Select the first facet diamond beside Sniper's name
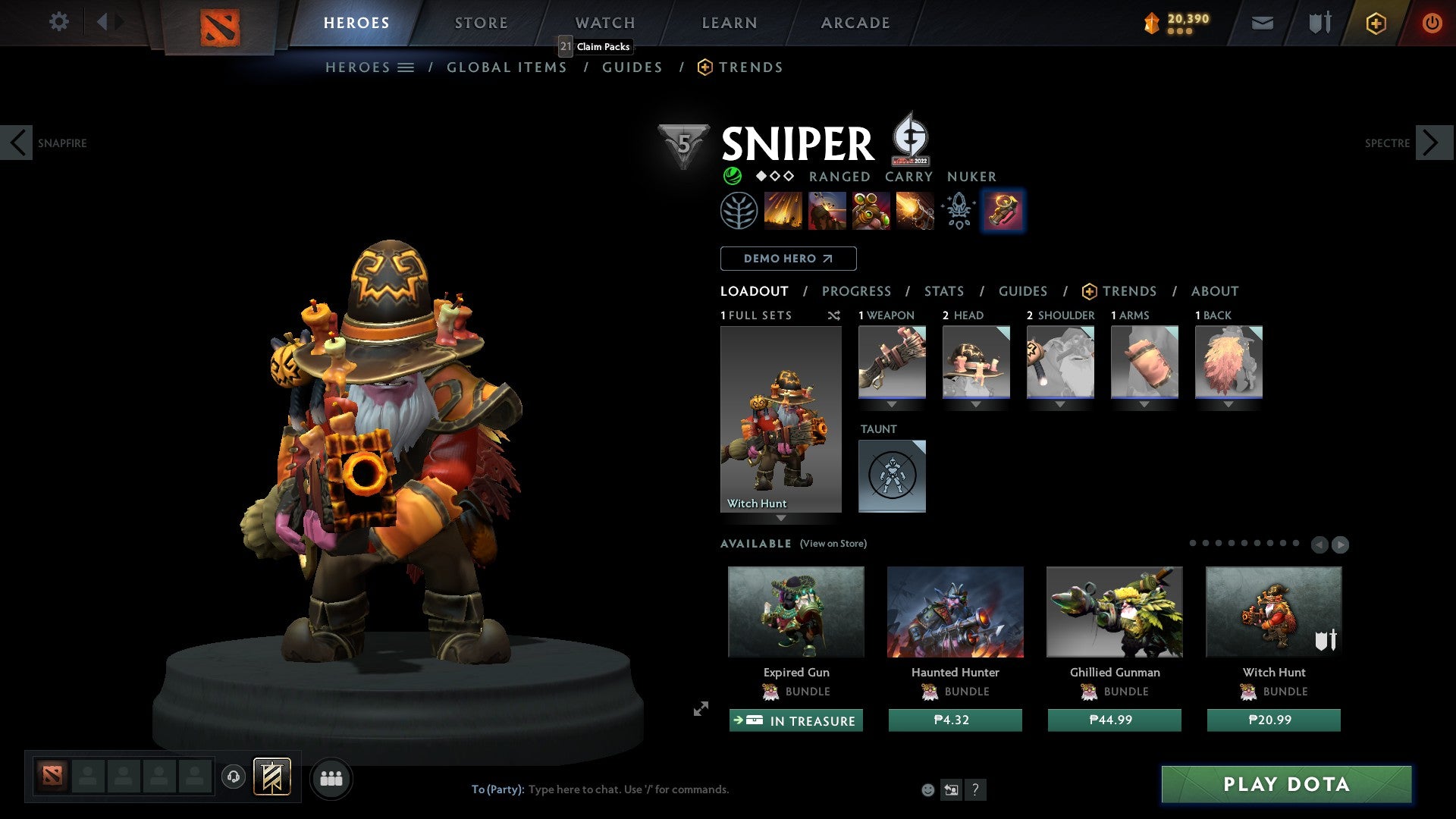The height and width of the screenshot is (819, 1456). [761, 176]
